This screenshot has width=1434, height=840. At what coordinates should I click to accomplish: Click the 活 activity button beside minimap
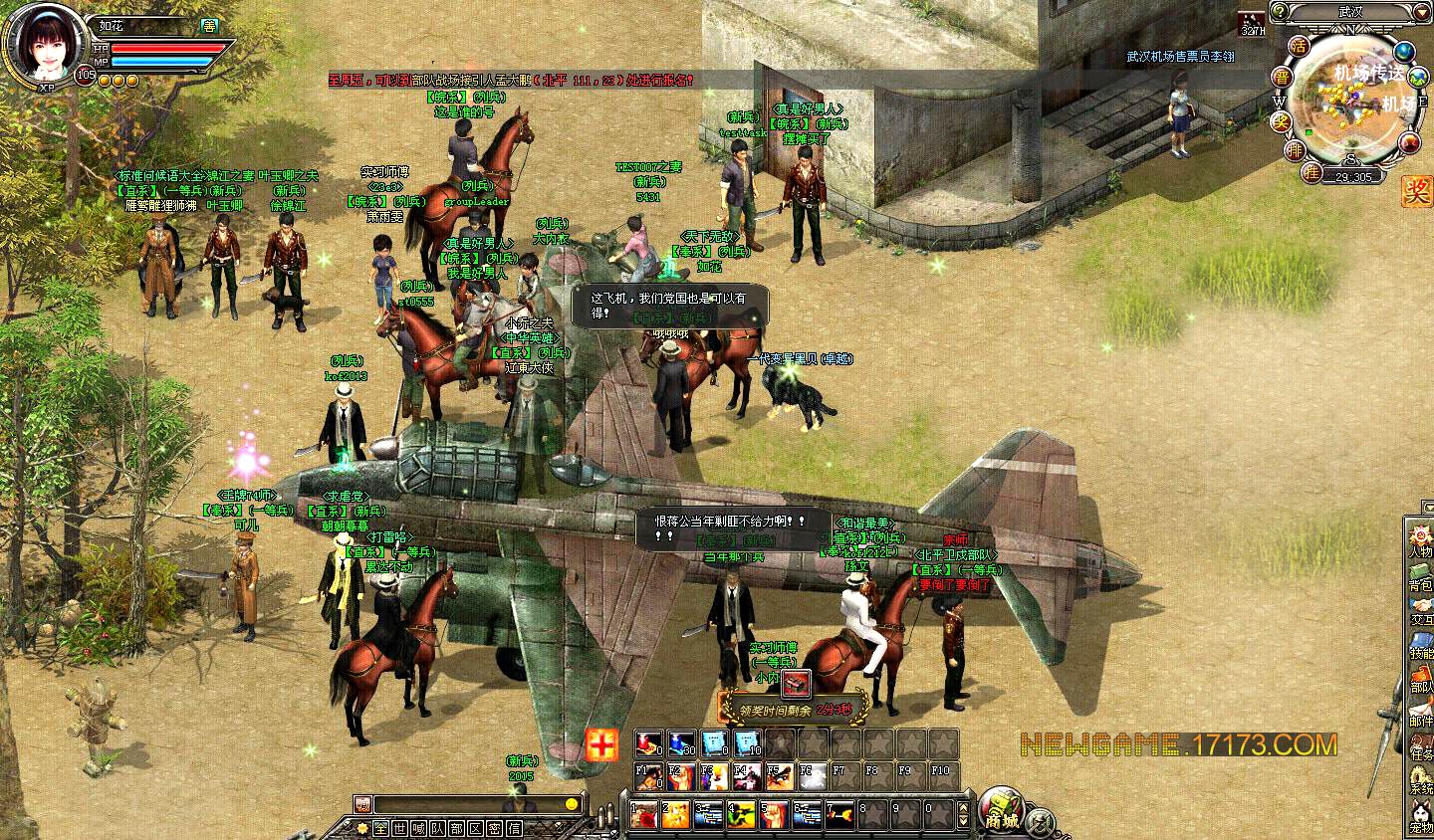click(1298, 46)
